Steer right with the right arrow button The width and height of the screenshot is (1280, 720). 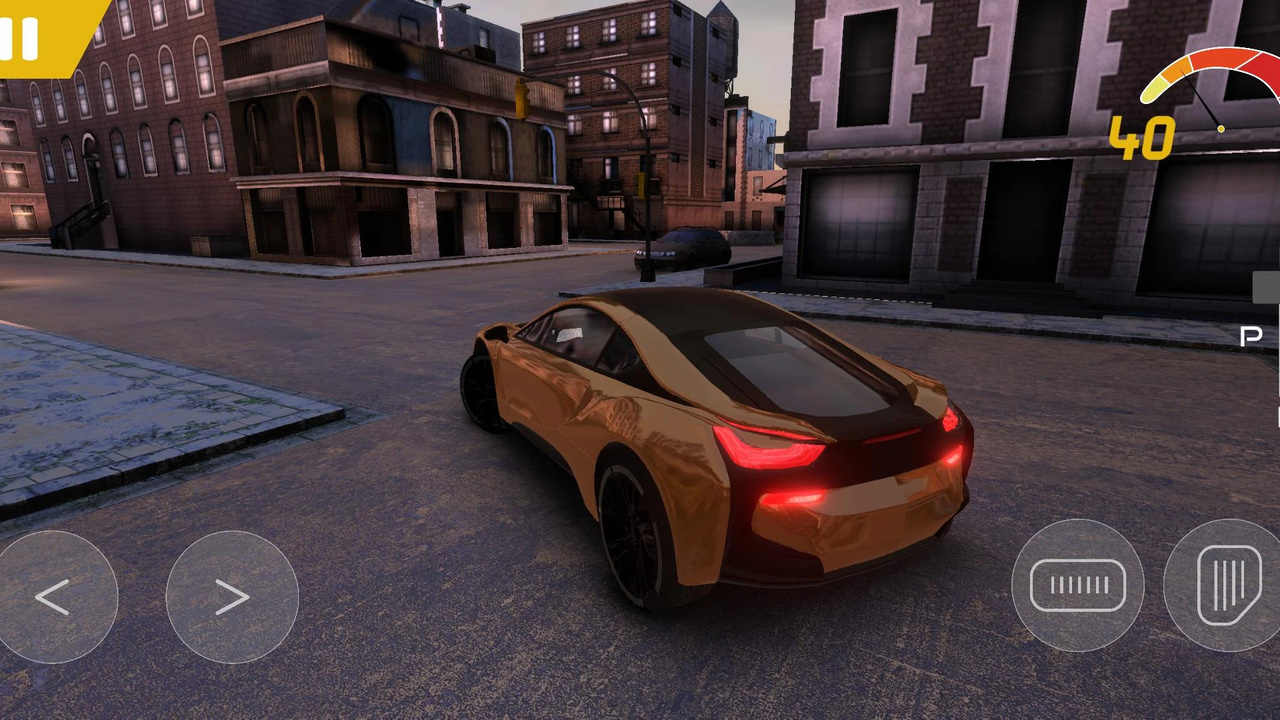(232, 597)
